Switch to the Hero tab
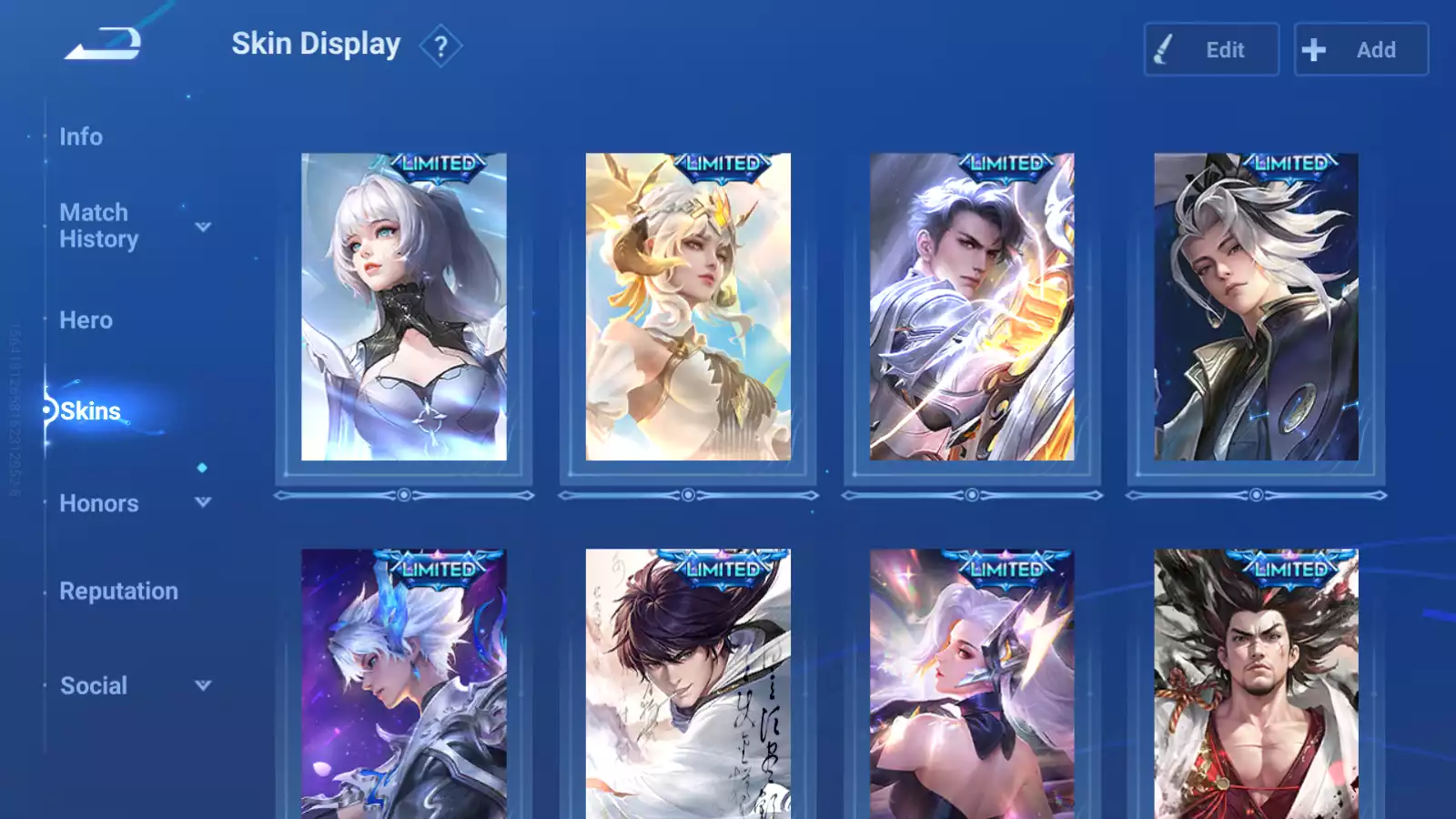This screenshot has height=819, width=1456. point(86,320)
